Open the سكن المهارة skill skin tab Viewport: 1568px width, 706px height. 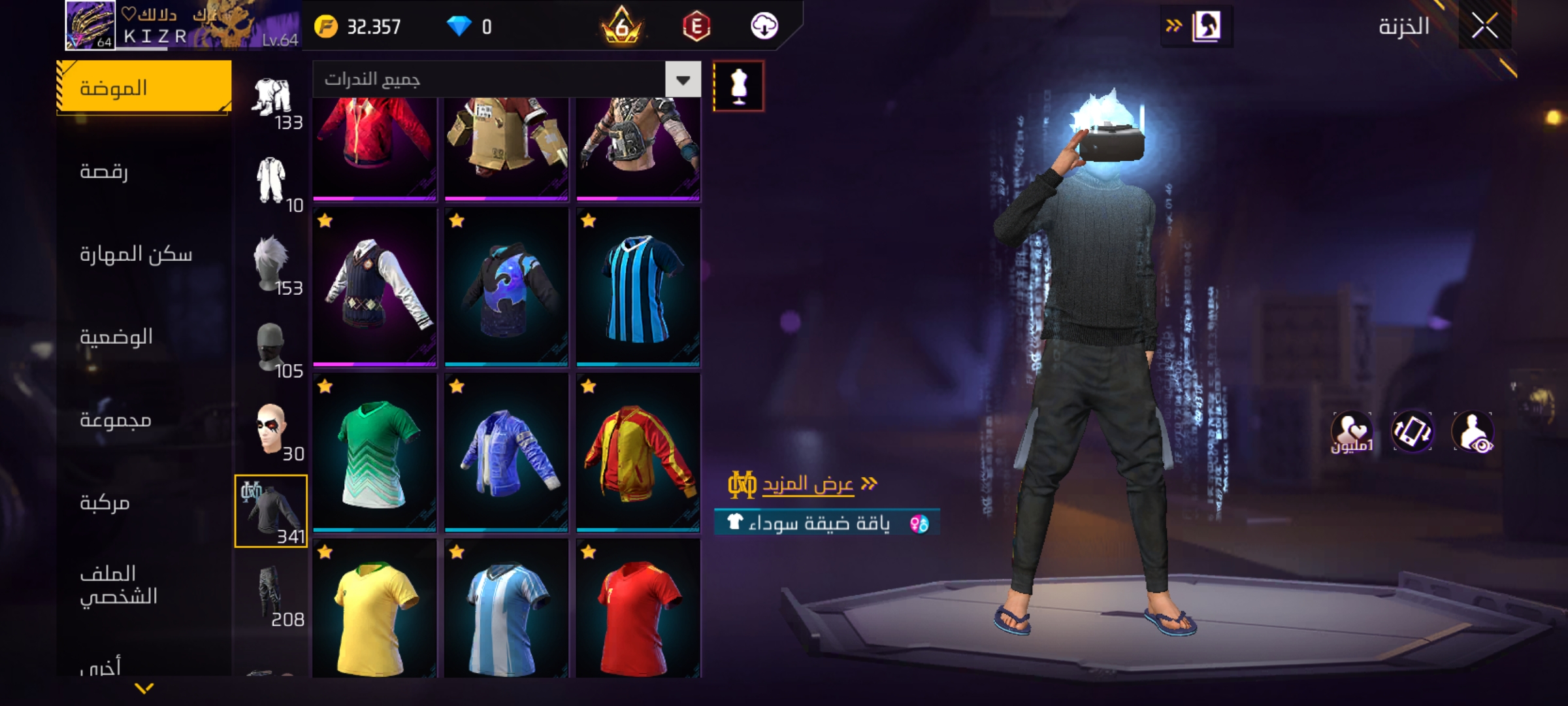(x=136, y=254)
